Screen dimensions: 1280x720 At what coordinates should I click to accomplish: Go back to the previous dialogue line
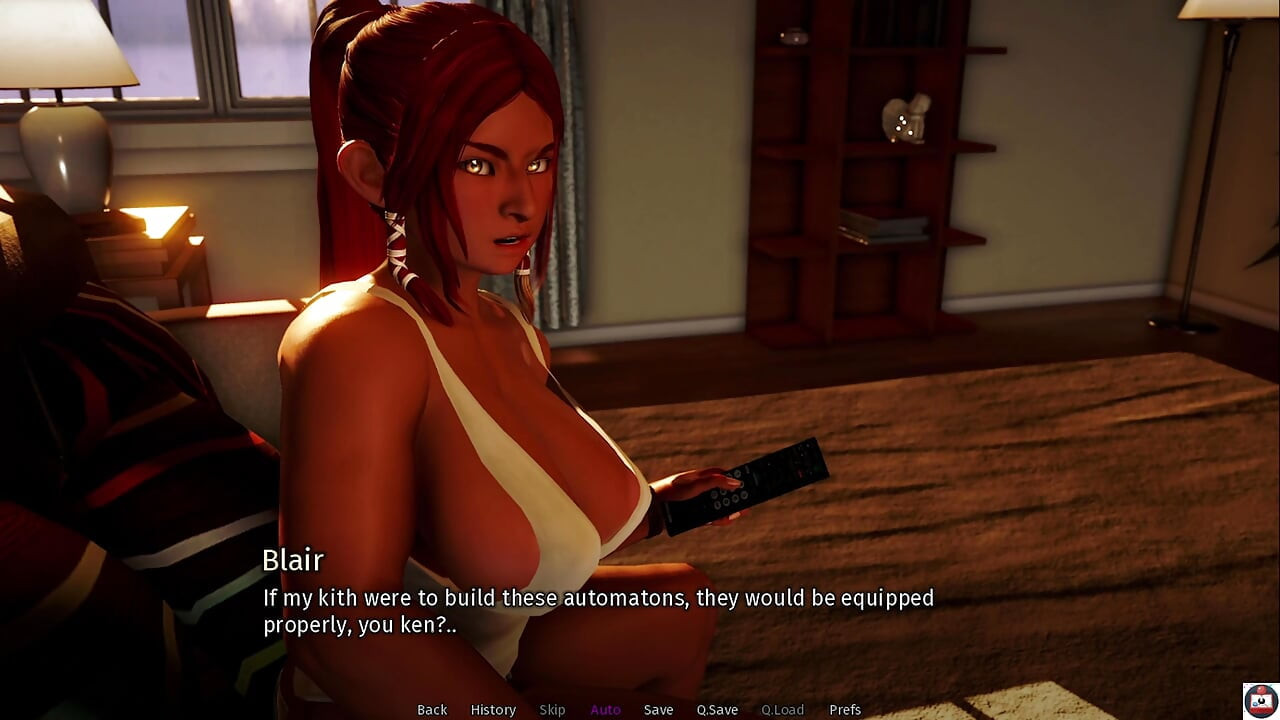click(x=432, y=710)
